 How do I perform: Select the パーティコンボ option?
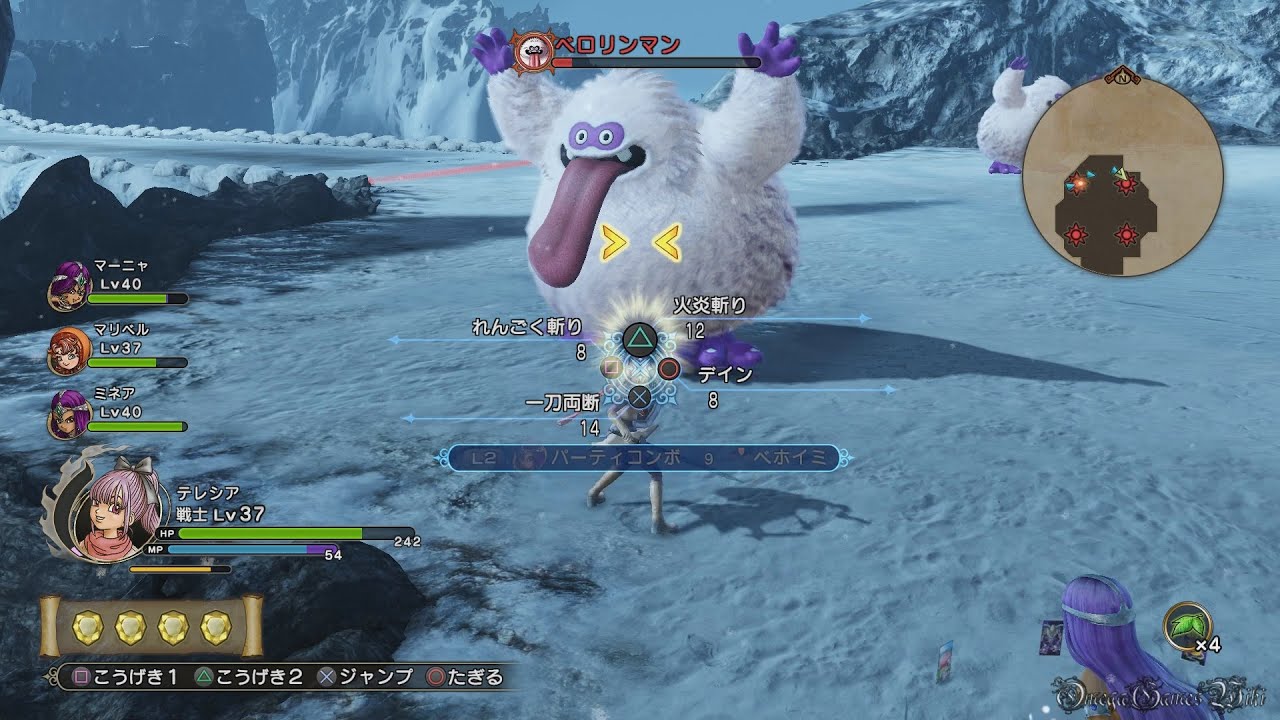coord(616,458)
